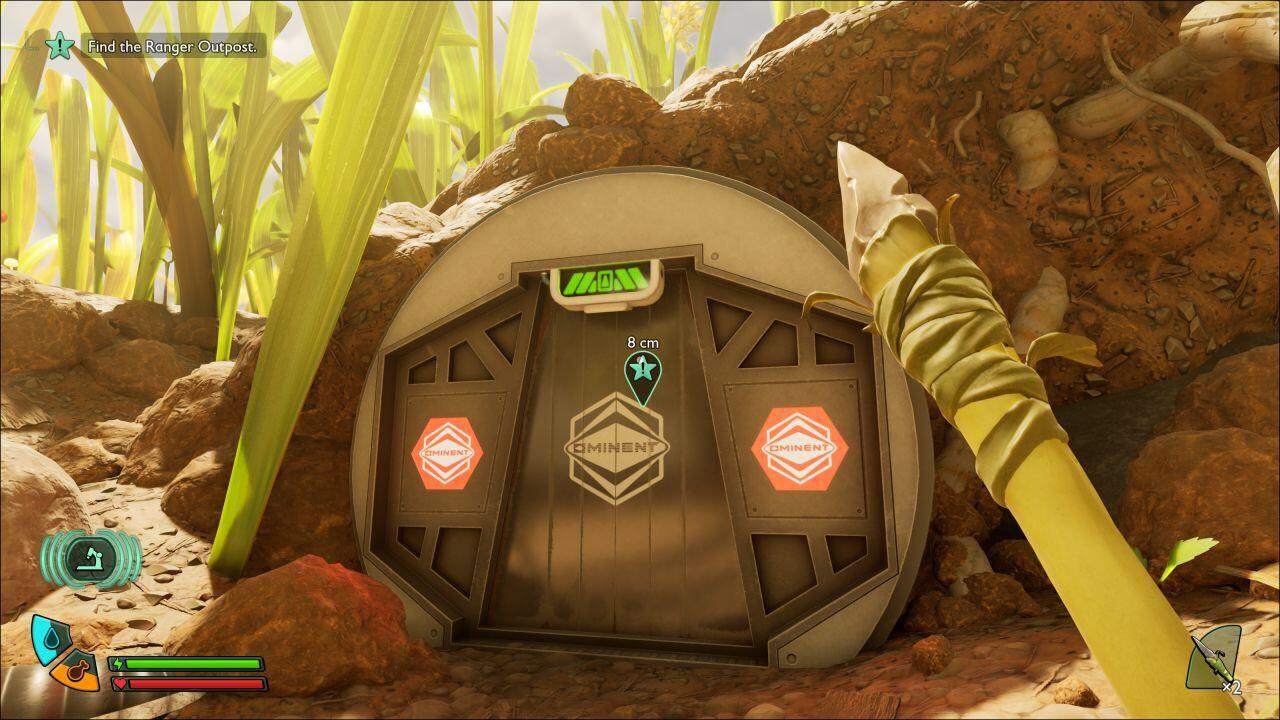Click the red health bar

coord(195,681)
